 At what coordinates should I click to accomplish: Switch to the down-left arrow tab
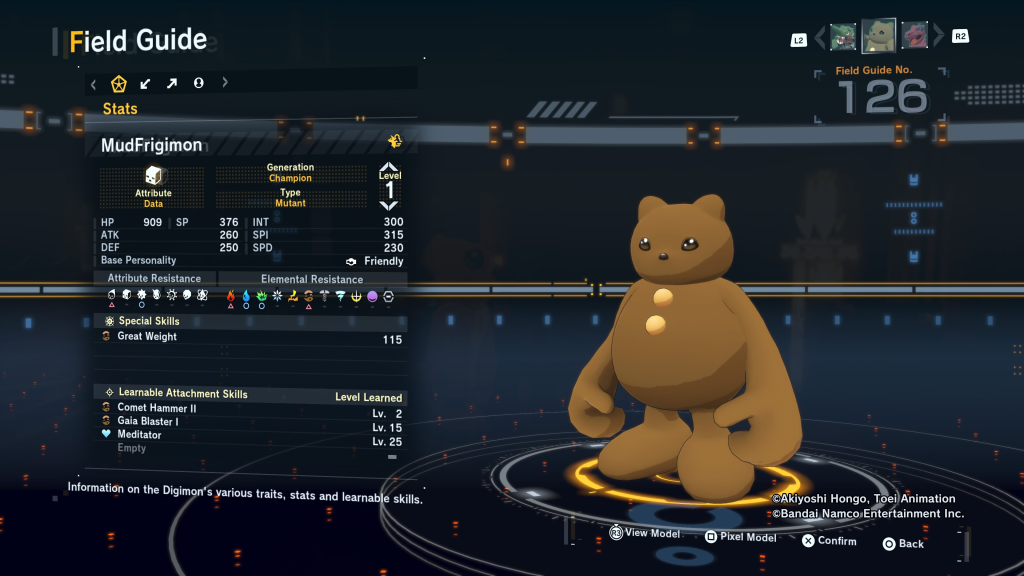tap(146, 83)
